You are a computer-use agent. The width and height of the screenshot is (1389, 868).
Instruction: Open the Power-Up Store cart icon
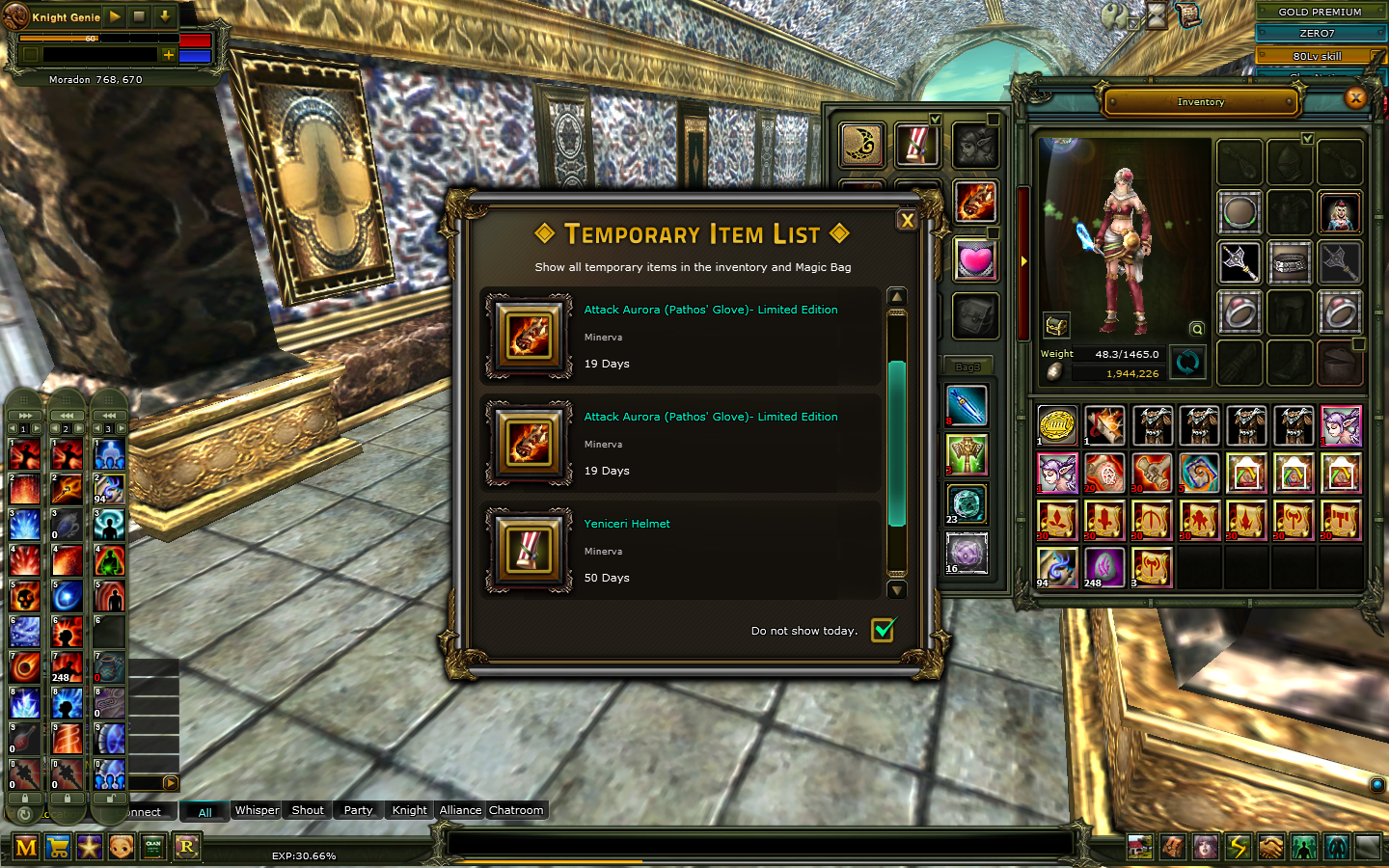pyautogui.click(x=58, y=847)
